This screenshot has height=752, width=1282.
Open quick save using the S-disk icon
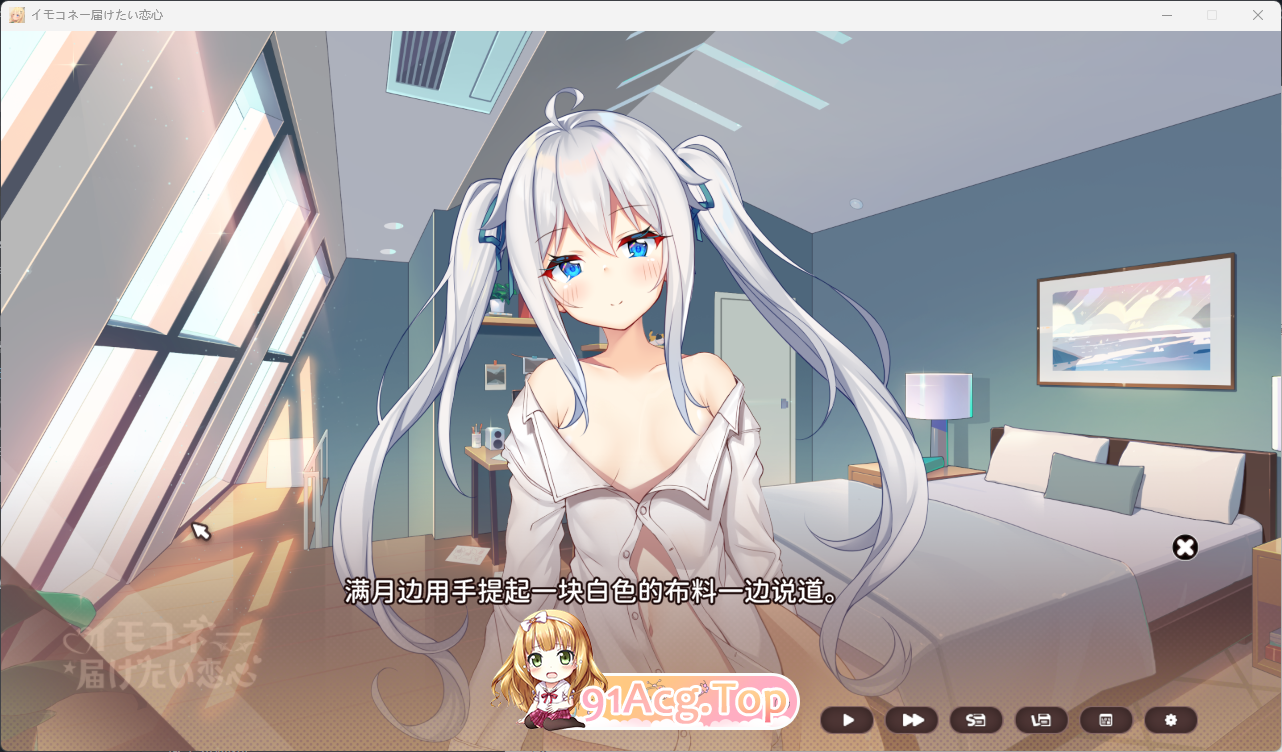tap(976, 720)
